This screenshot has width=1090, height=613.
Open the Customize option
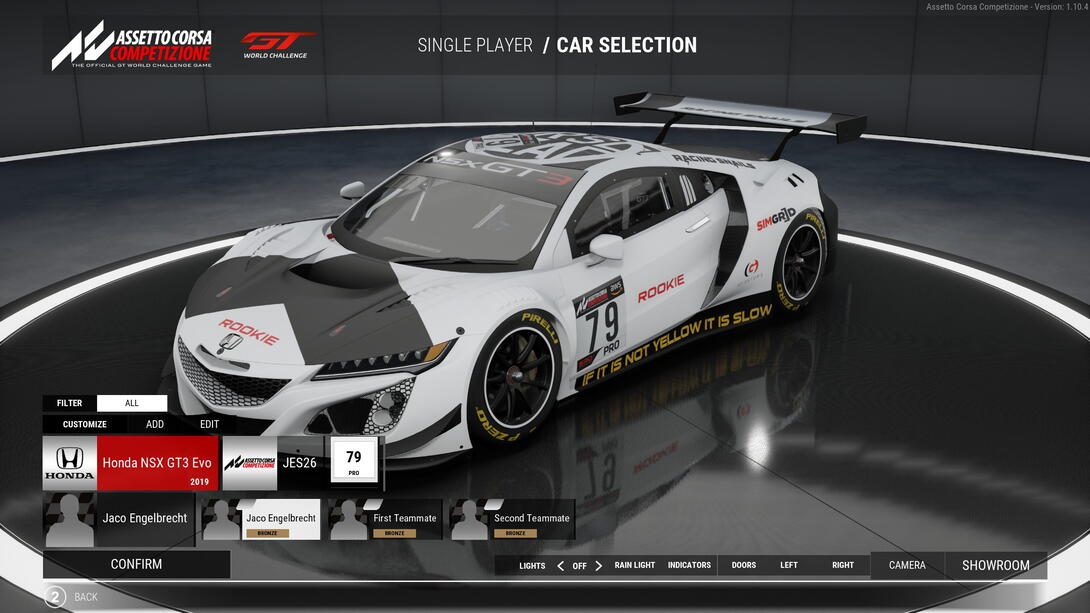pyautogui.click(x=84, y=424)
